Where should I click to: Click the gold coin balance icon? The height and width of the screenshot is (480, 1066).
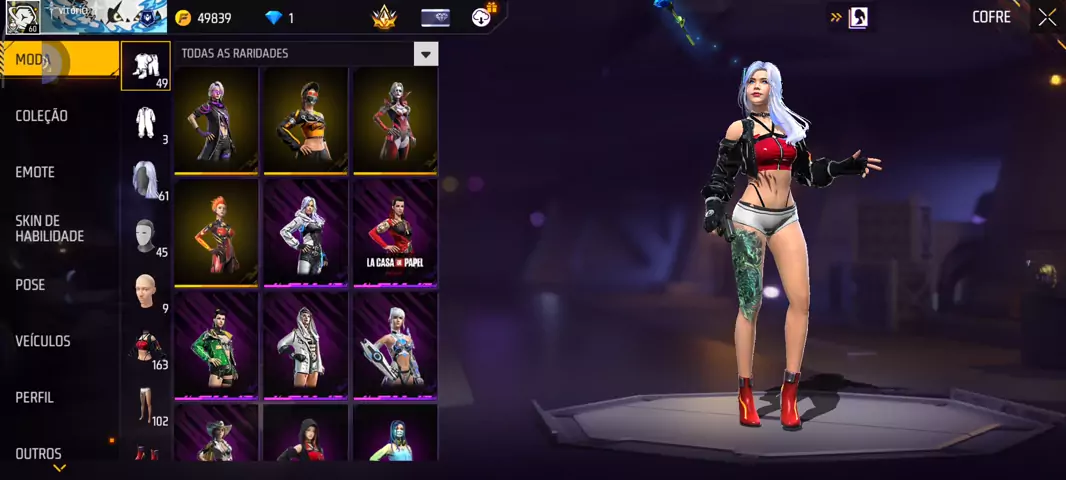pos(183,18)
